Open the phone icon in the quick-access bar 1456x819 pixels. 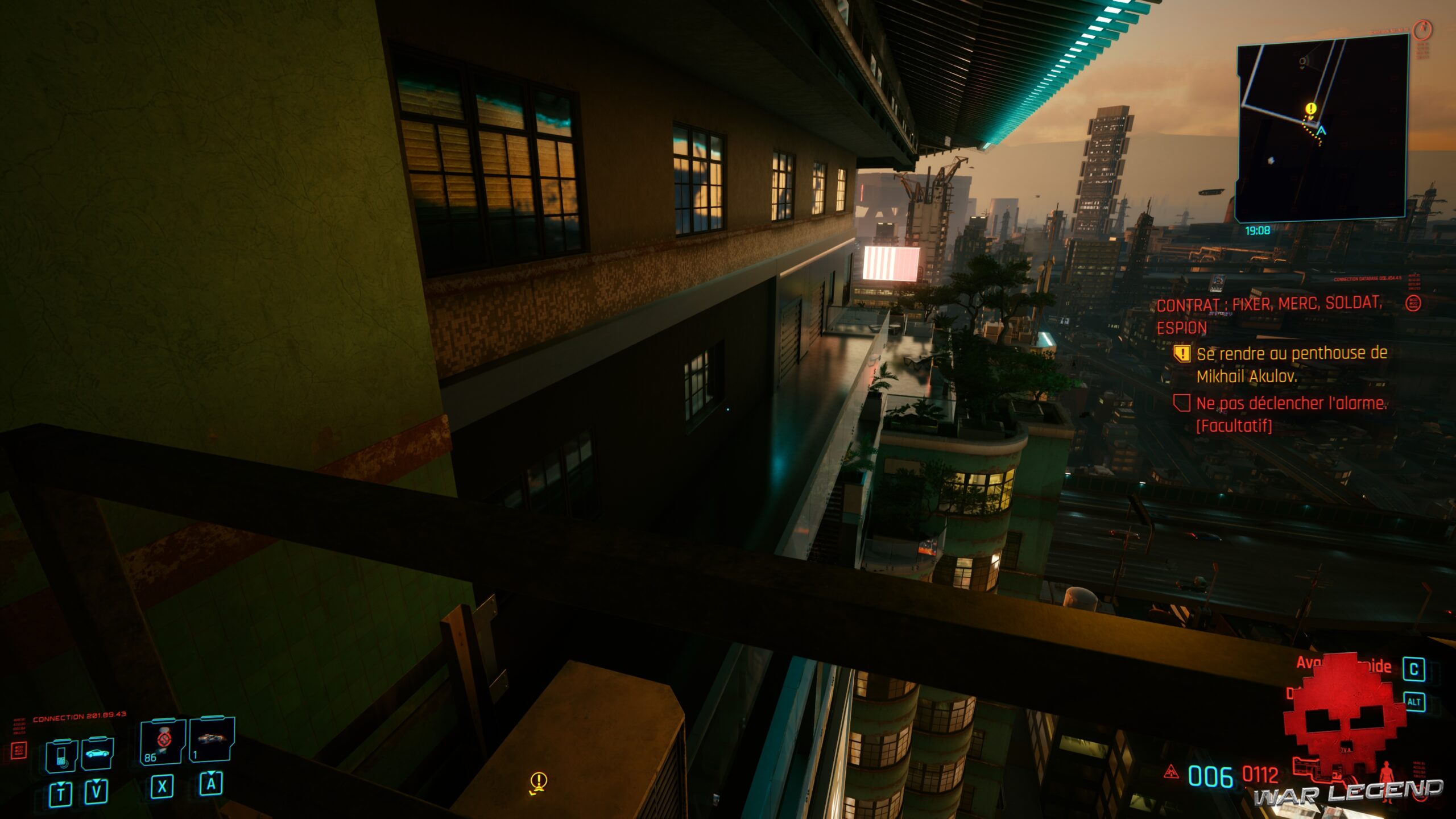(x=61, y=755)
